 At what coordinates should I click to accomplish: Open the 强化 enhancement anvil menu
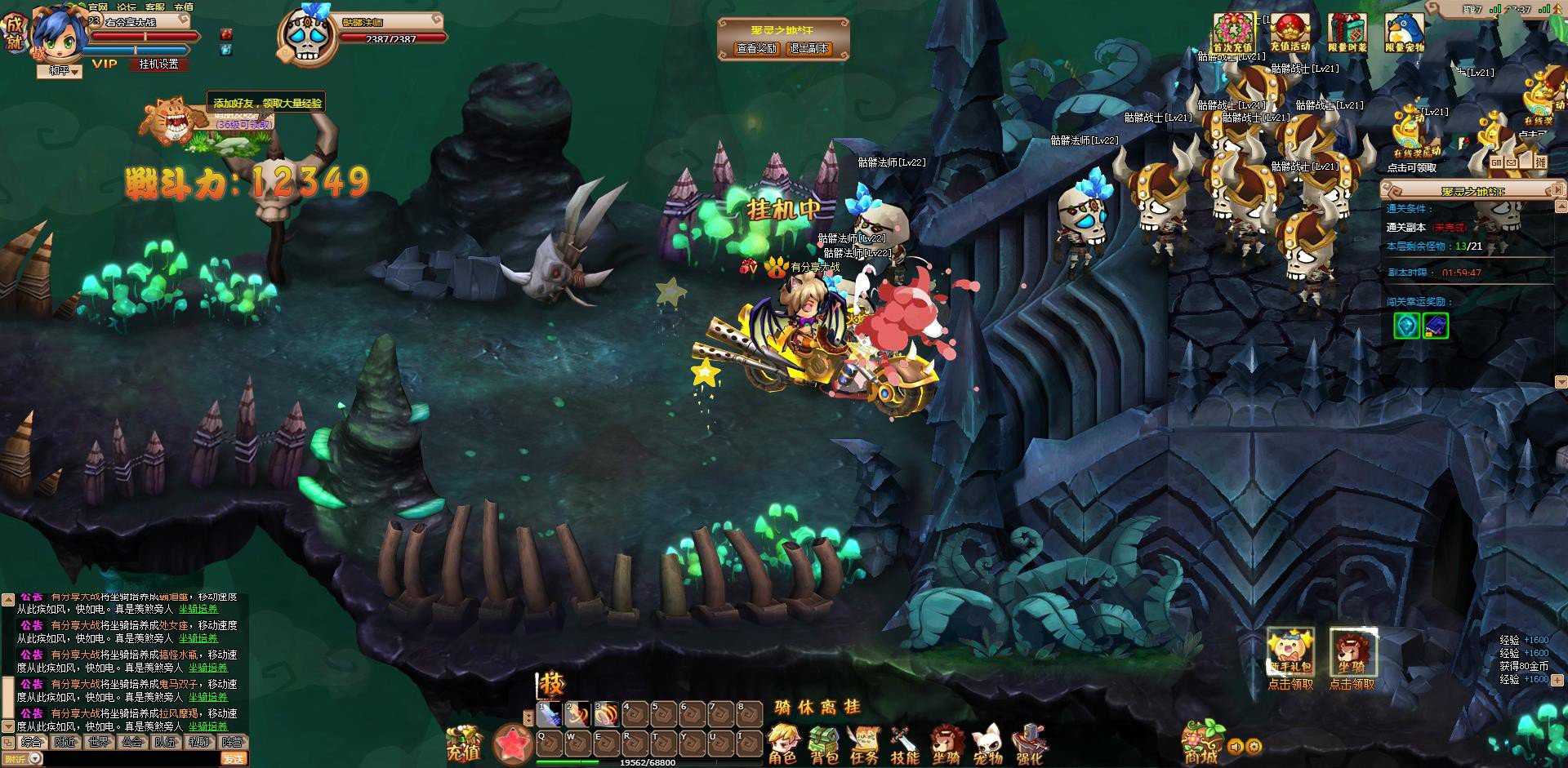tap(1029, 744)
